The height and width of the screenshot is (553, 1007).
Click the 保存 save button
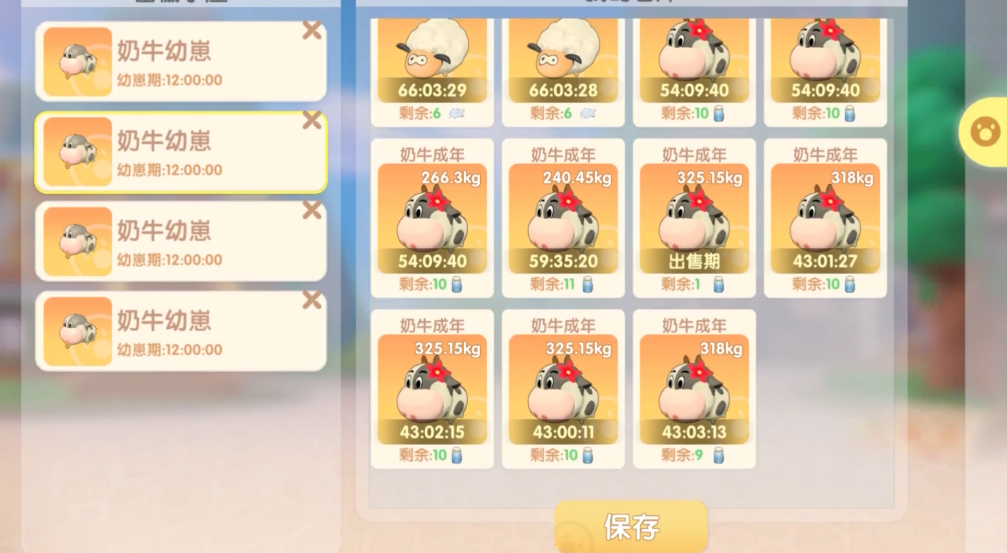(631, 526)
